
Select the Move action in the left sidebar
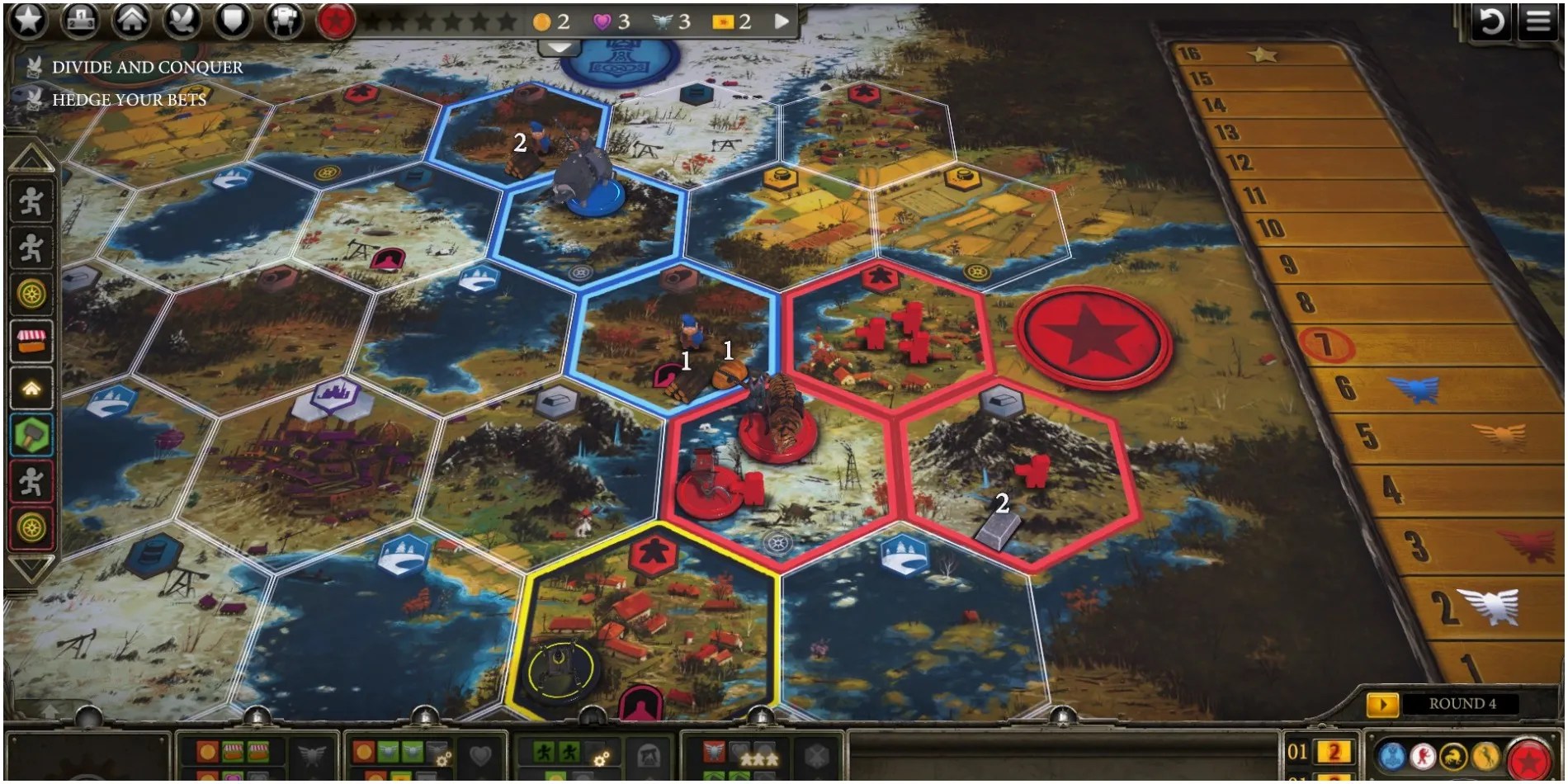point(30,204)
